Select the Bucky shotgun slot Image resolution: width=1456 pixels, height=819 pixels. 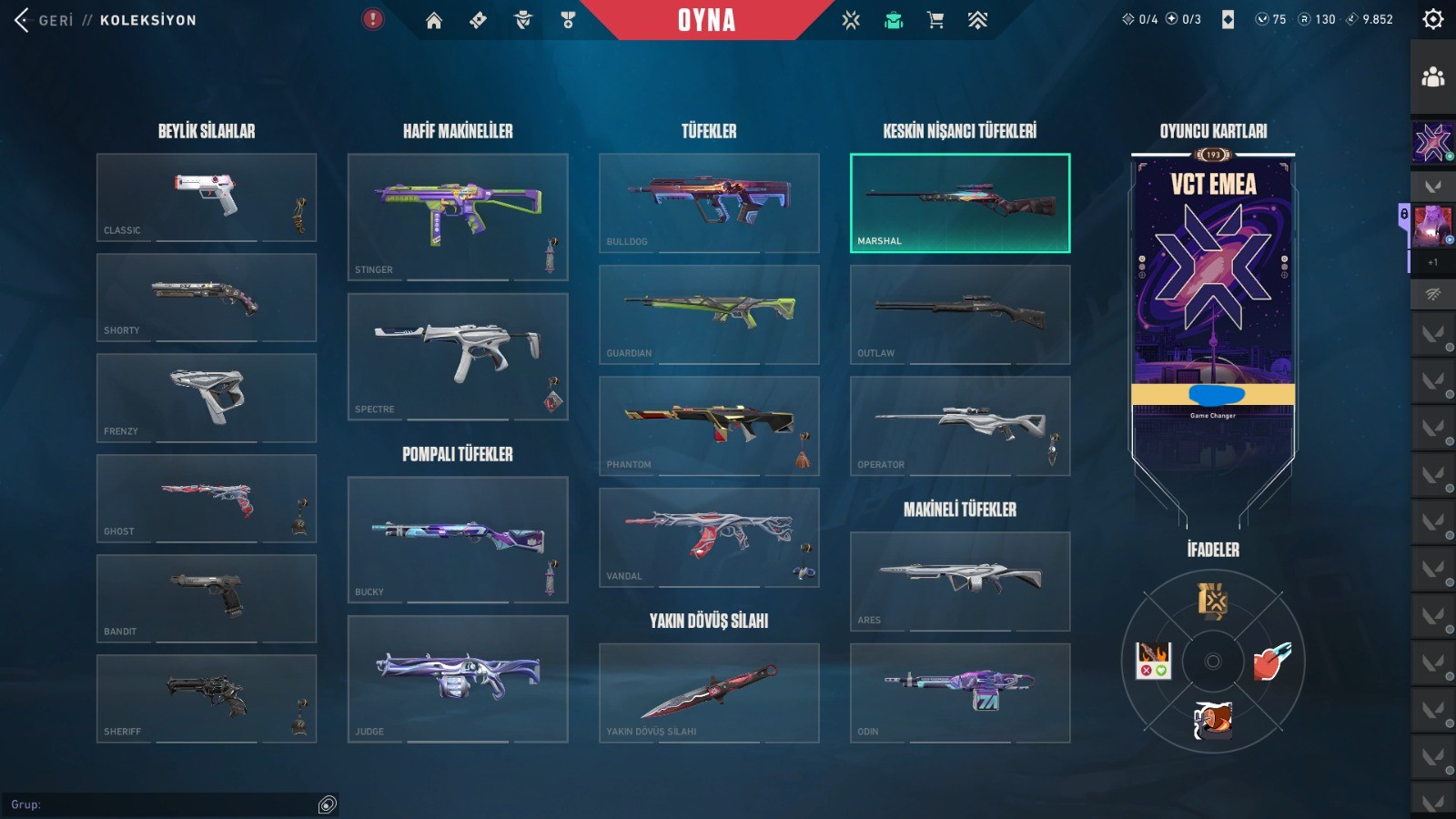pos(457,539)
